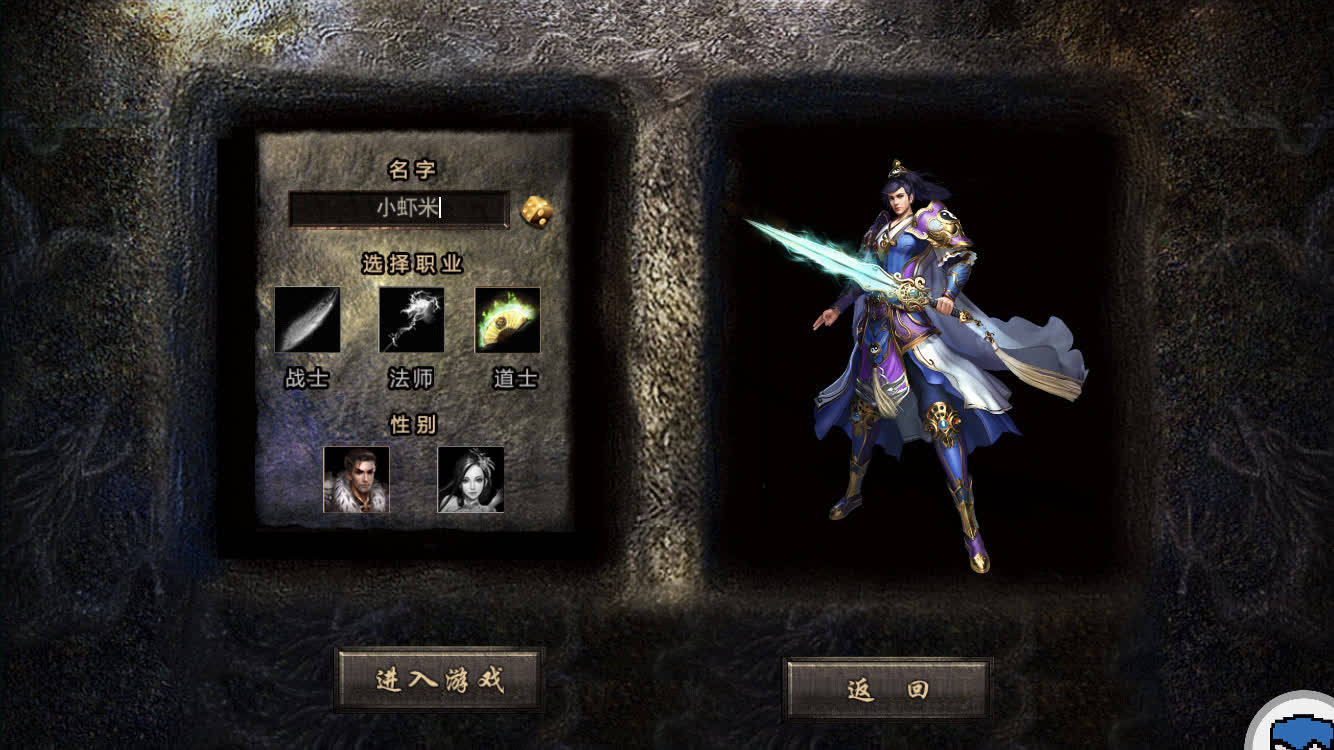Select the male gender portrait
Screen dimensions: 1334x750
click(x=356, y=480)
